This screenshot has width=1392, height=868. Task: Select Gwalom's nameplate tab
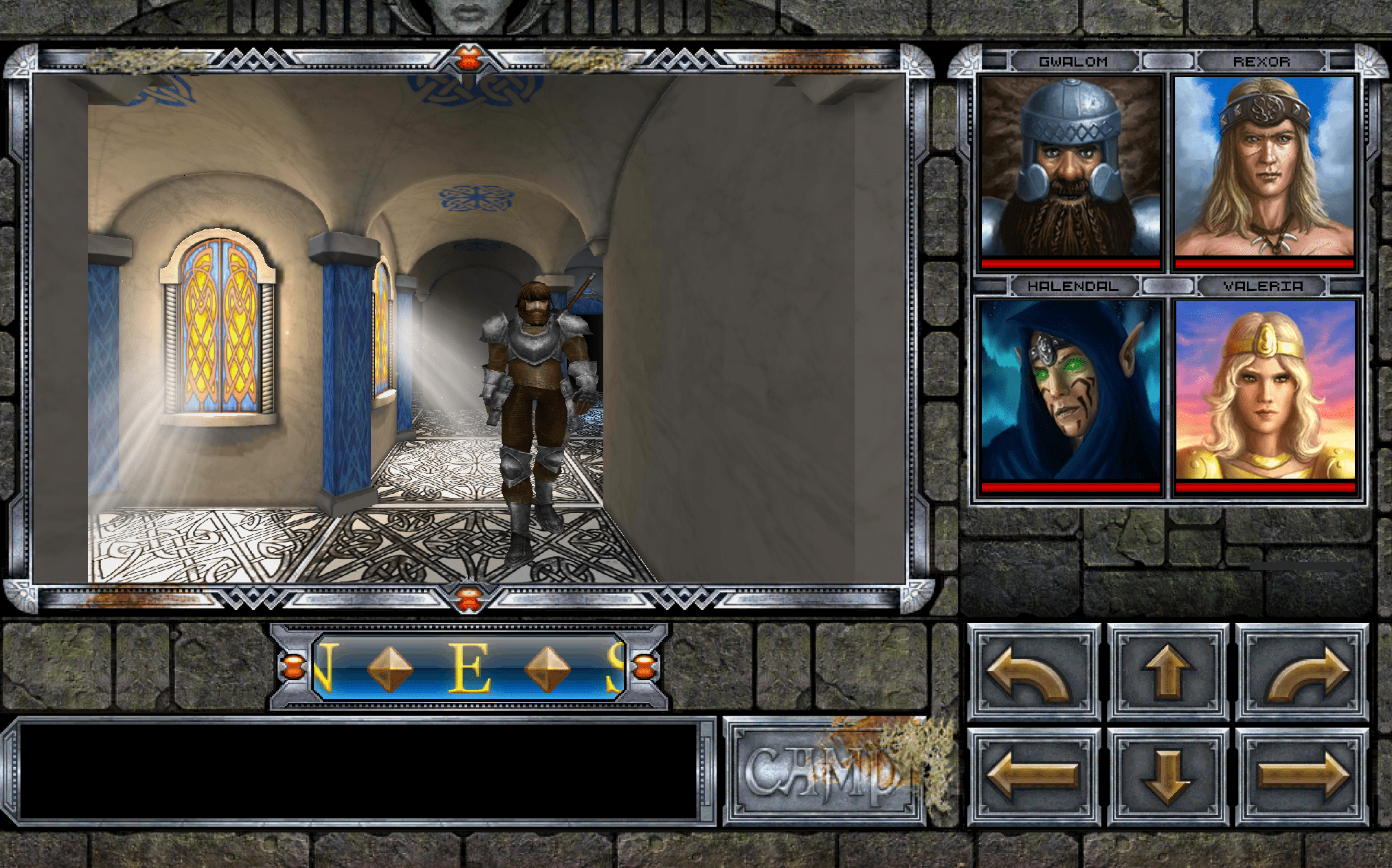coord(1074,61)
